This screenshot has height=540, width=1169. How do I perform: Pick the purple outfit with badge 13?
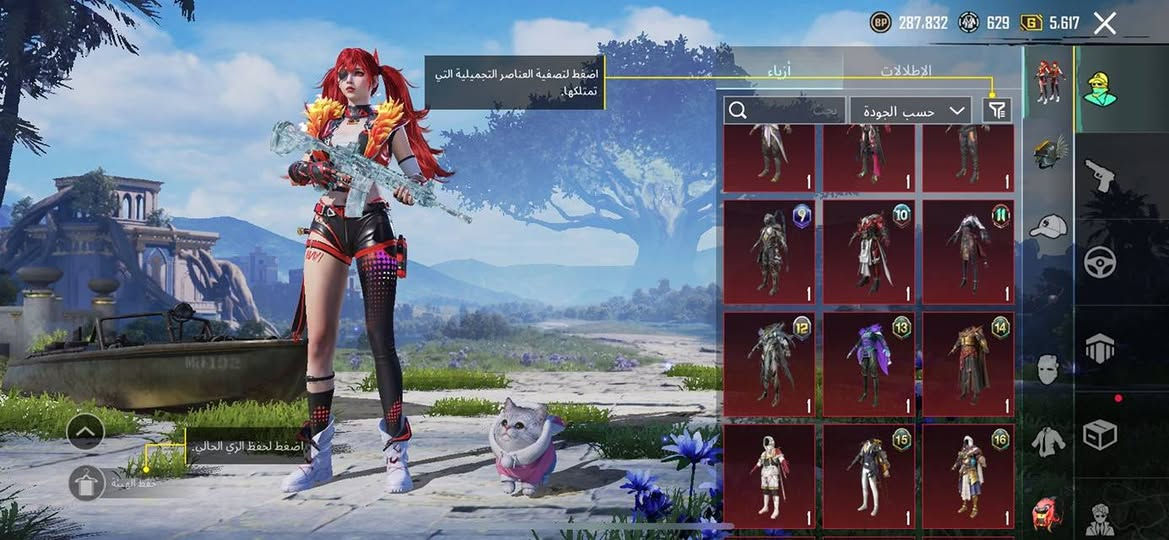click(x=868, y=364)
